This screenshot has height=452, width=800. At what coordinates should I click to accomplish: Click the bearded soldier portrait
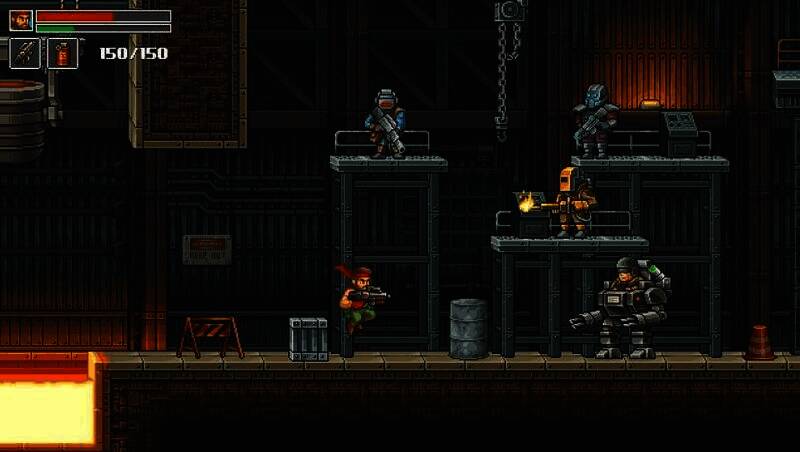coord(21,20)
